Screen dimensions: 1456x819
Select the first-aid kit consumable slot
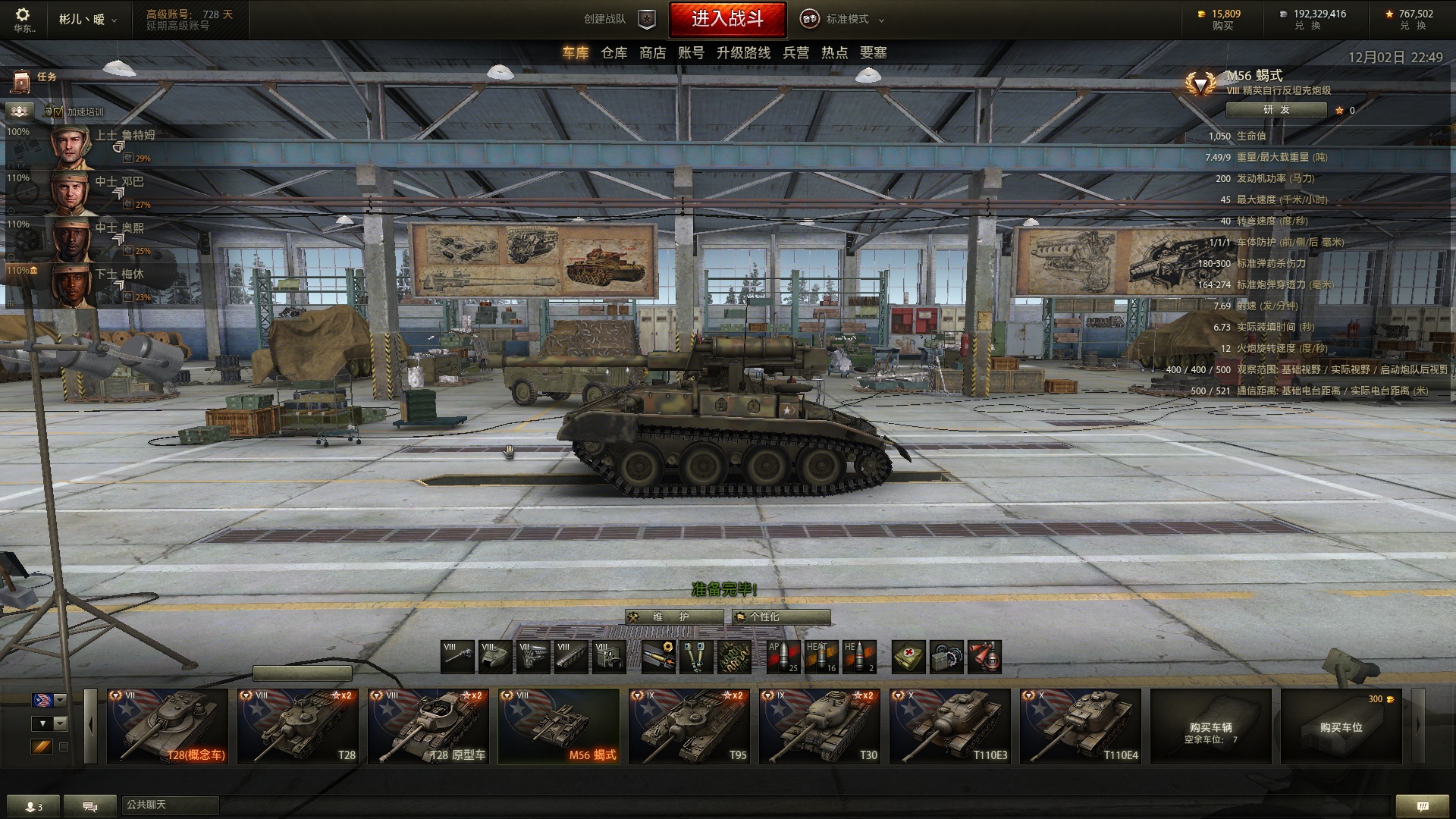point(908,657)
